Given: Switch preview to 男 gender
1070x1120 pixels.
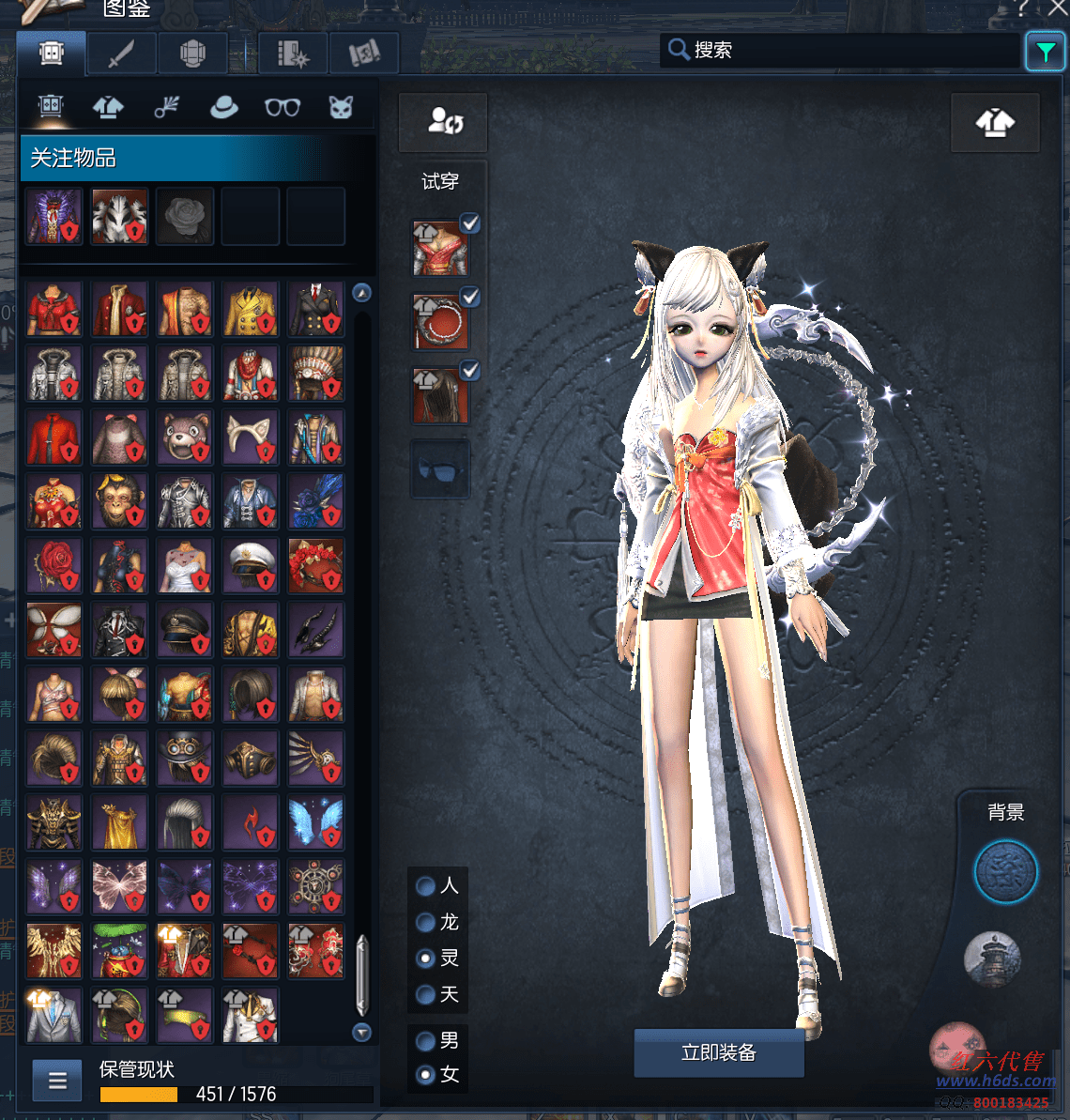Looking at the screenshot, I should click(425, 1040).
